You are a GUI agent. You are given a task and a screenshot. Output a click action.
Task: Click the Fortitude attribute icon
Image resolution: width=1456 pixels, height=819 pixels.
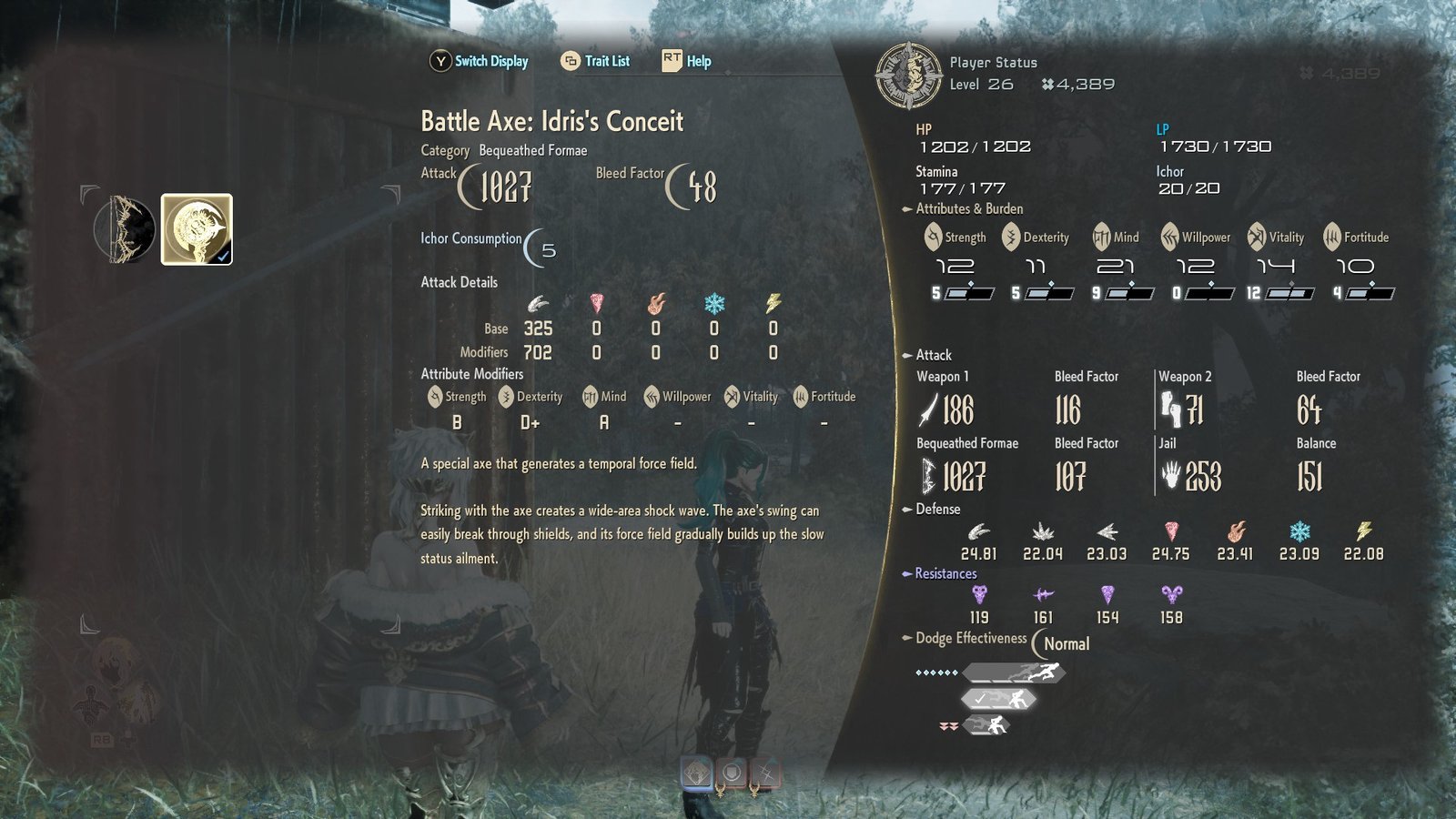click(1332, 237)
